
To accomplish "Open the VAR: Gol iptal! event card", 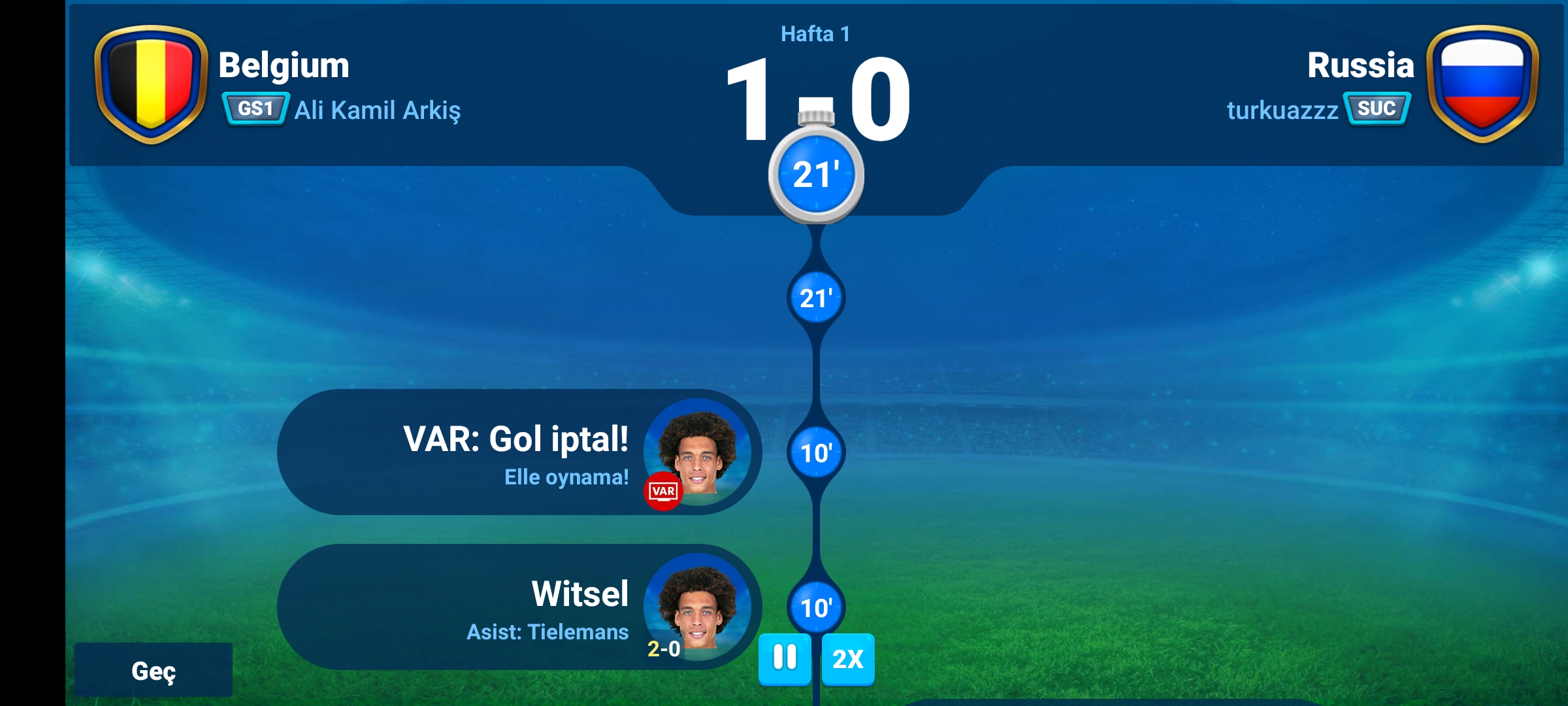I will pyautogui.click(x=518, y=452).
